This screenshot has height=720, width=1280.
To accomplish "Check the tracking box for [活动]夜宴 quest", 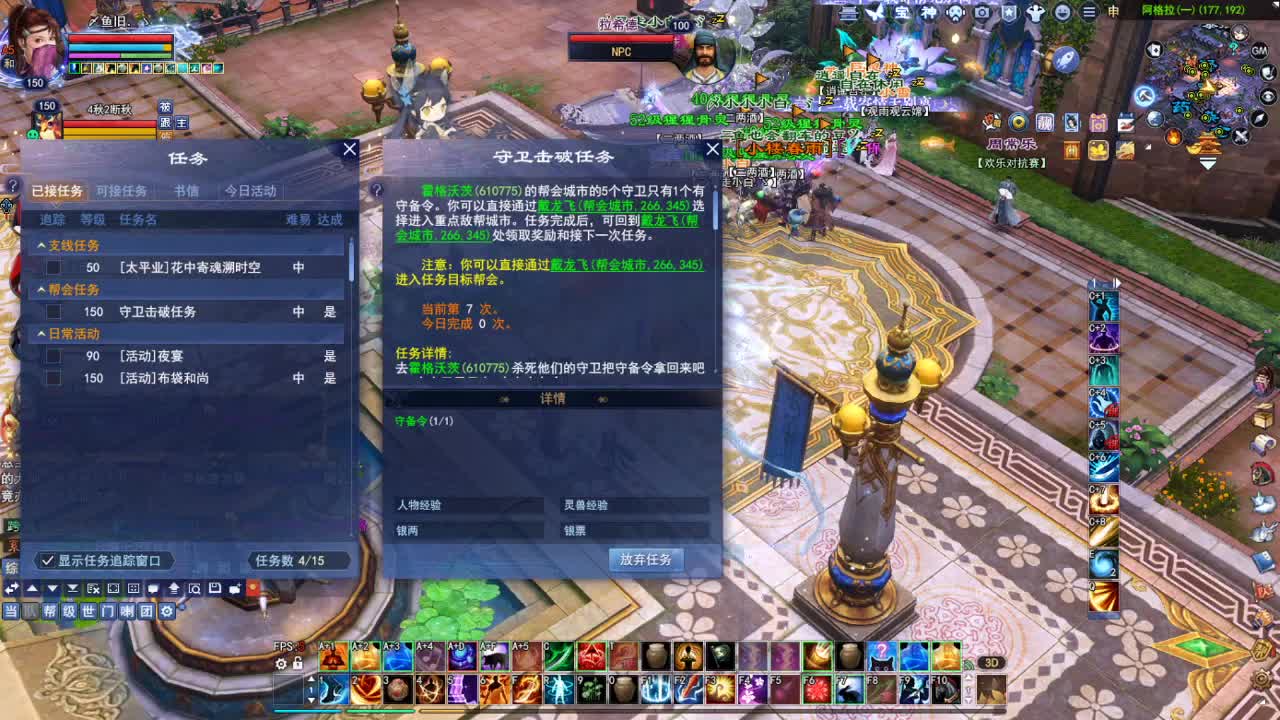I will pos(54,357).
